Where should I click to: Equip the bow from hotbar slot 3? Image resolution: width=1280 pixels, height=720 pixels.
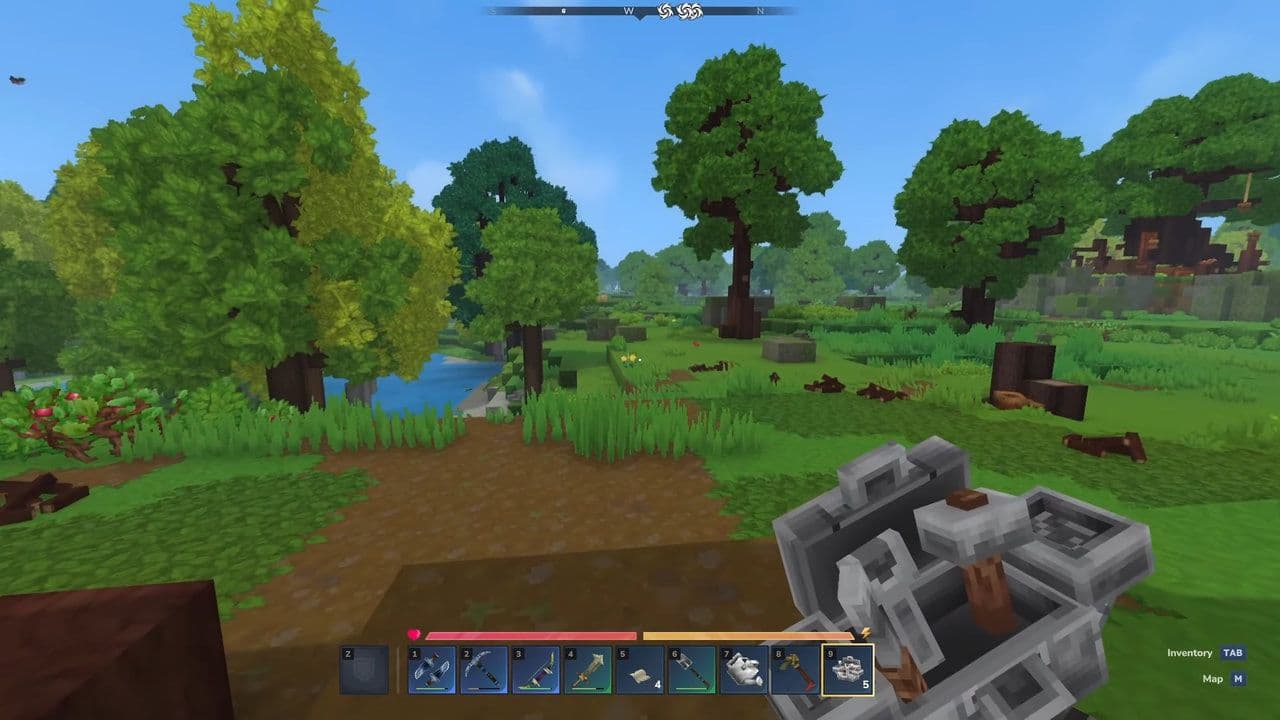tap(536, 670)
